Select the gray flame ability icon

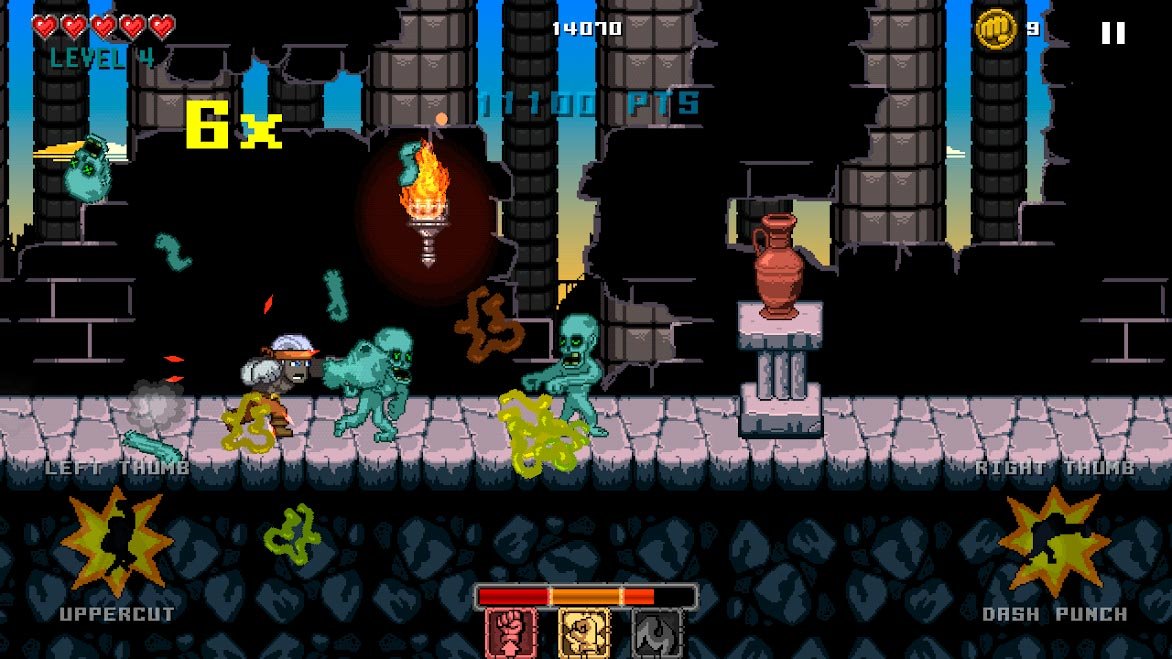657,633
